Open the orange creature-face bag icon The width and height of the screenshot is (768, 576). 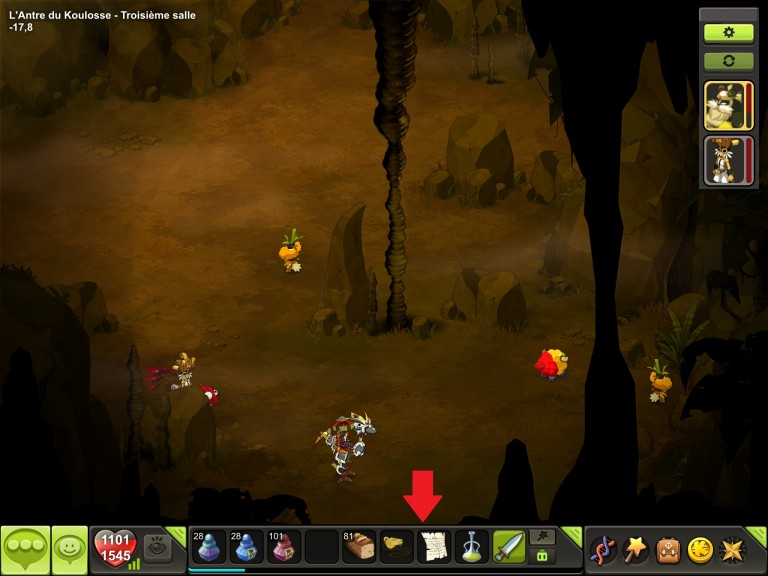[x=668, y=549]
